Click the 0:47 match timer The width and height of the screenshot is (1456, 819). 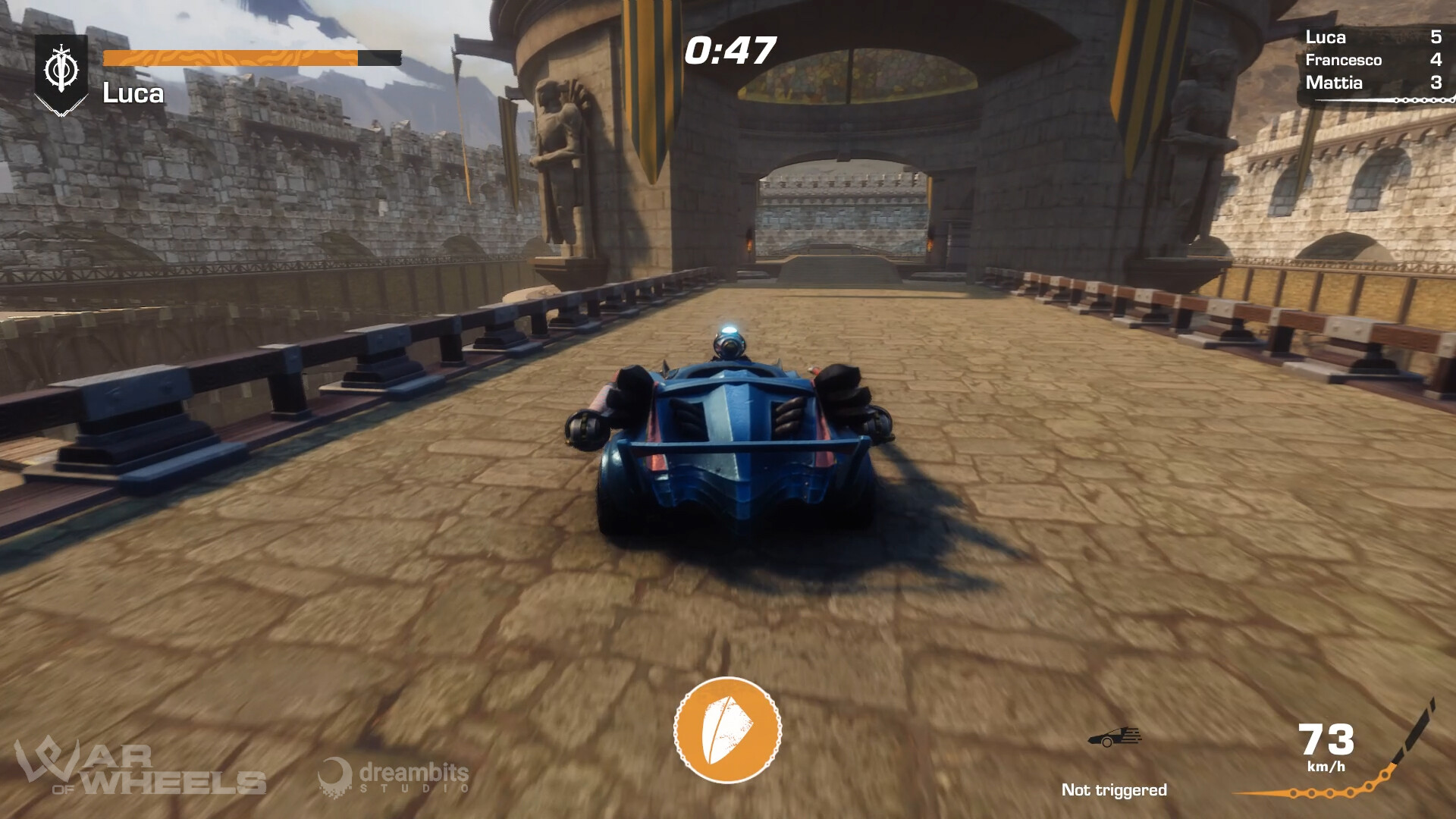[x=730, y=49]
